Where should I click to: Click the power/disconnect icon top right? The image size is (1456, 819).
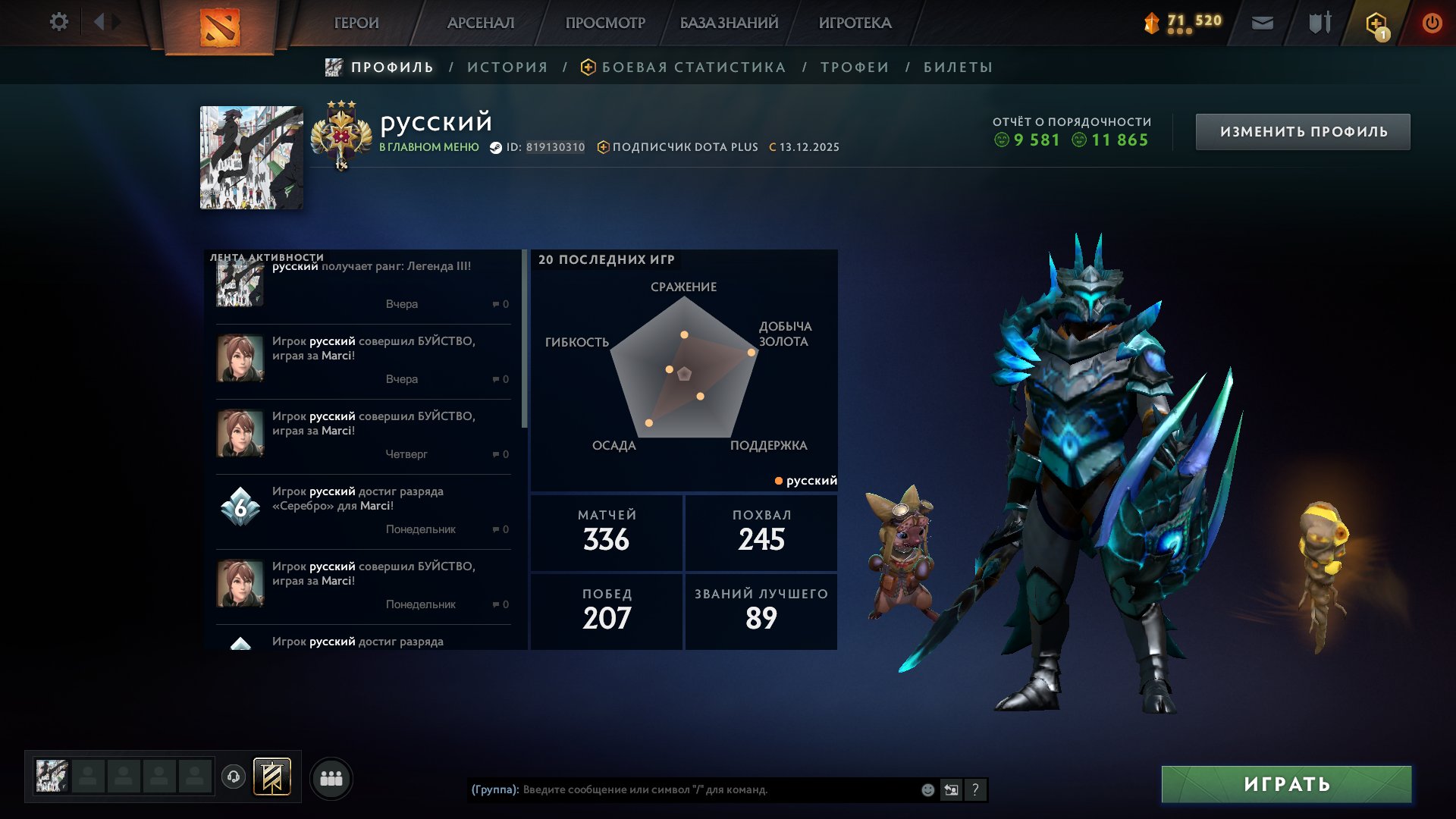pyautogui.click(x=1432, y=23)
